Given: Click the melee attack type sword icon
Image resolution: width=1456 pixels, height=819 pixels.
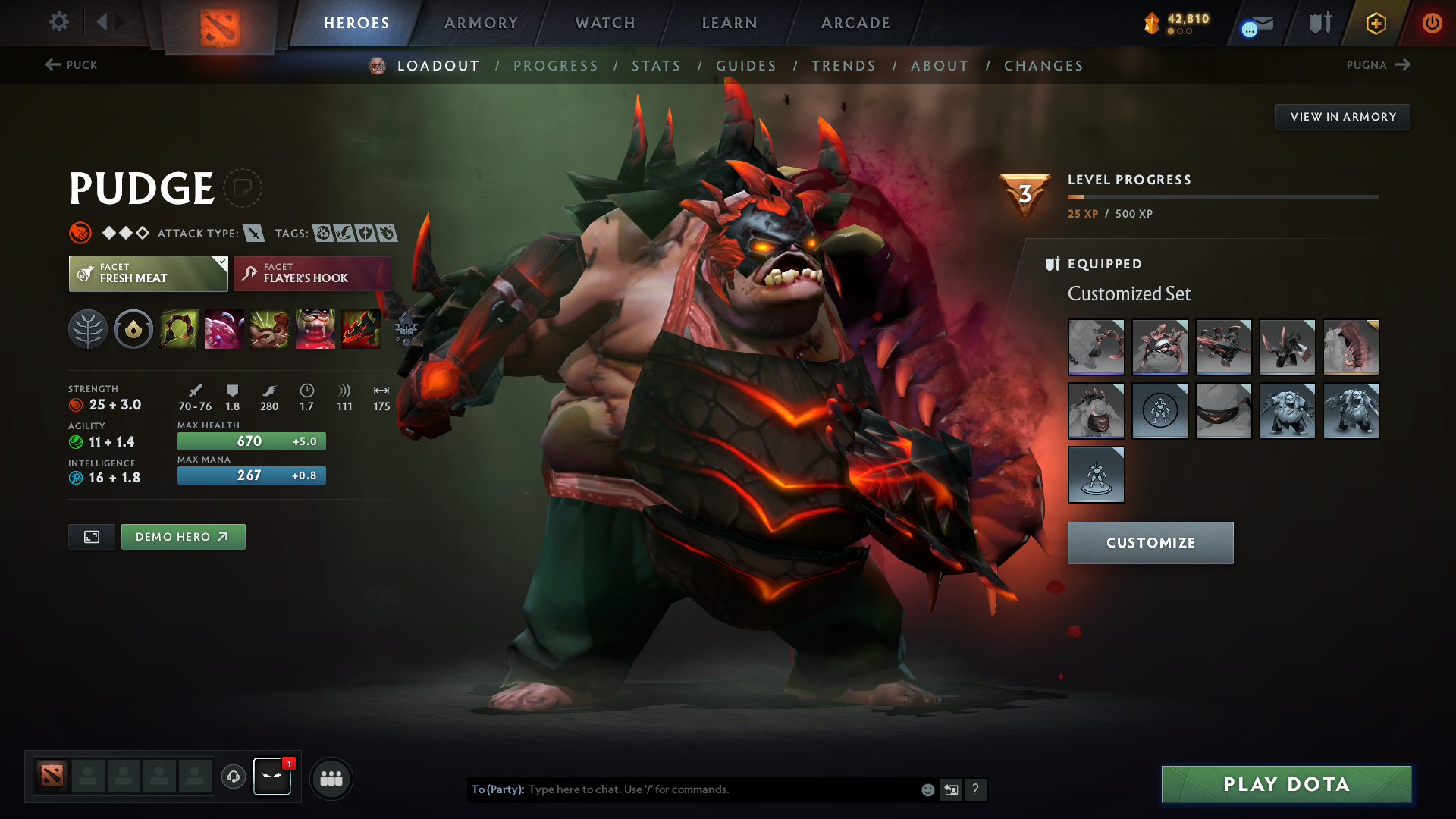Looking at the screenshot, I should tap(253, 233).
